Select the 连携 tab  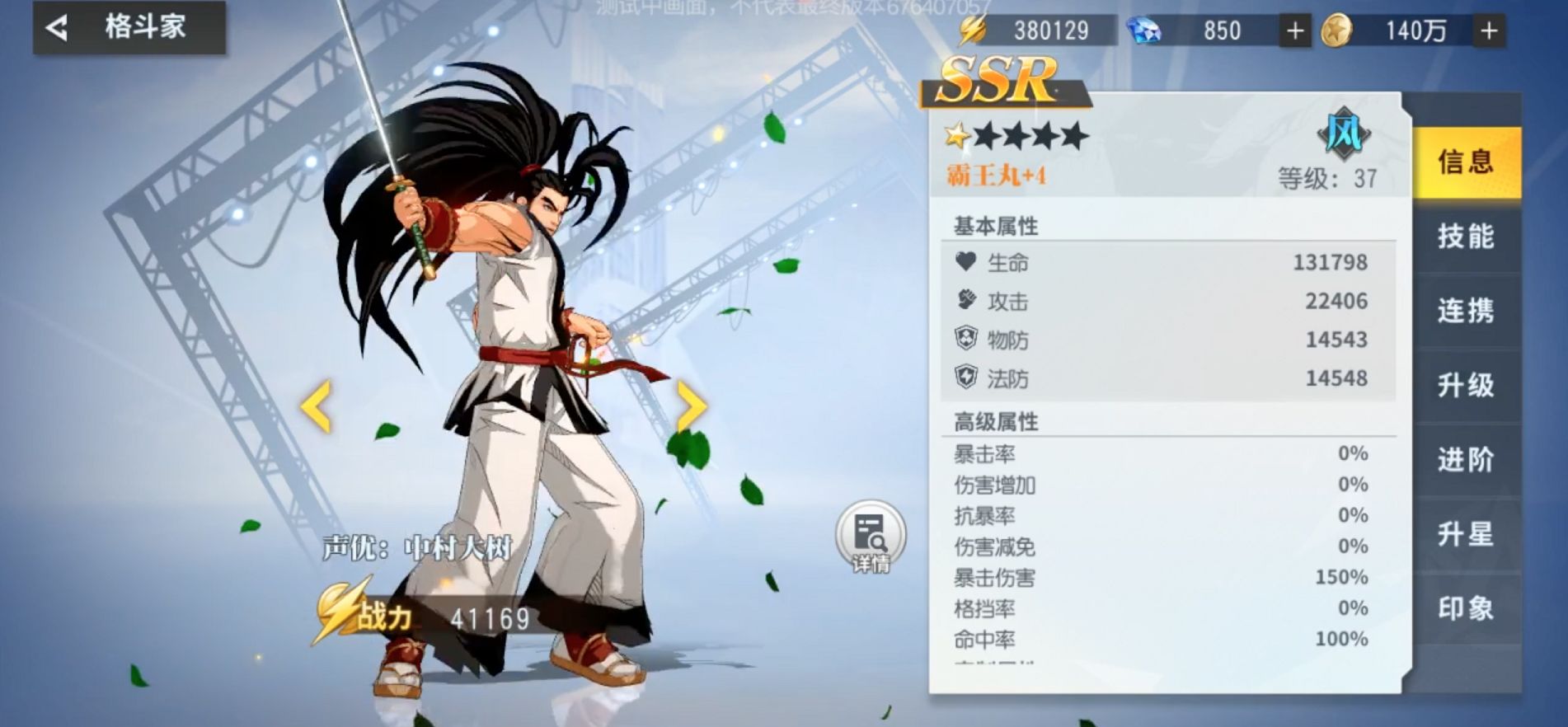click(x=1466, y=311)
